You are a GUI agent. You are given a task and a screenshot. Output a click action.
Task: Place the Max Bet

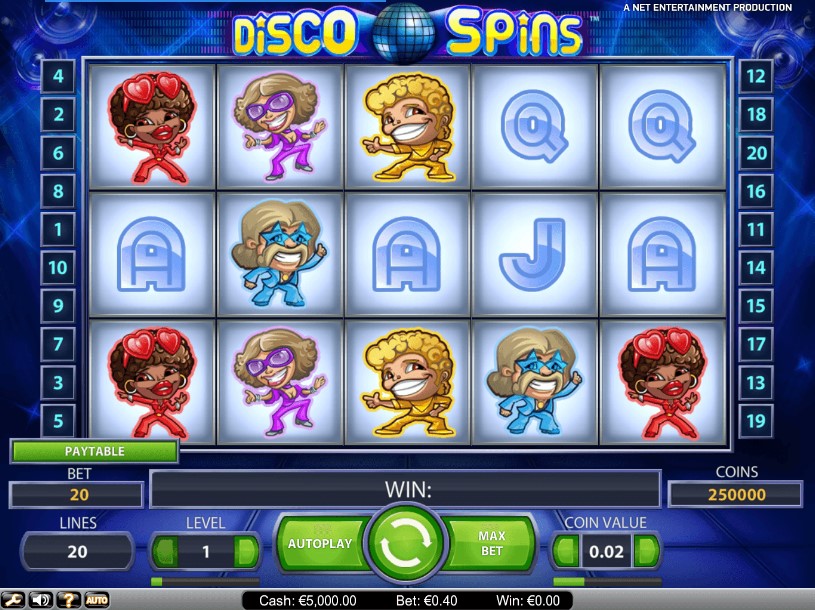(492, 543)
